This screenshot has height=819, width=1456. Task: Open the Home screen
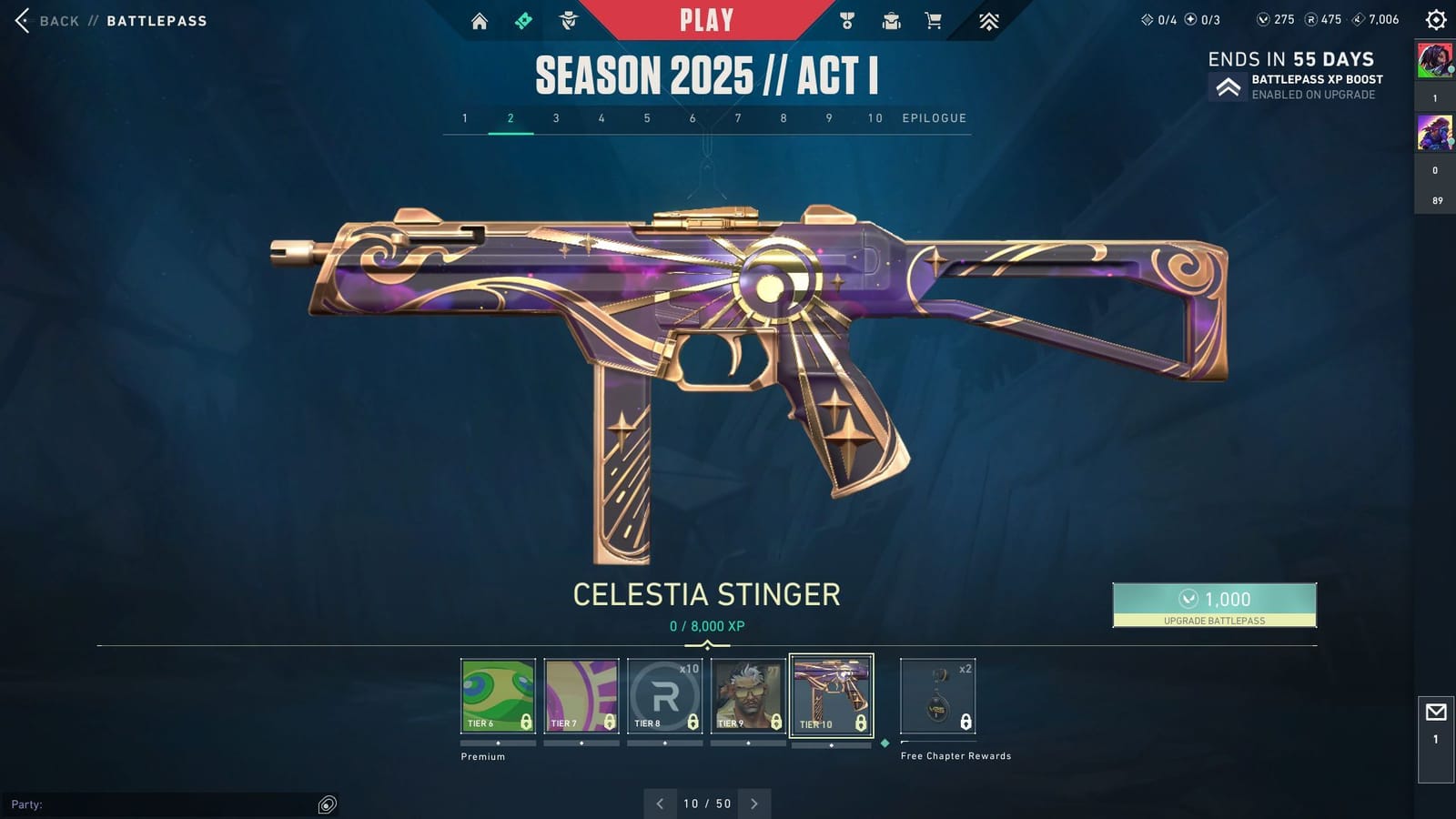[480, 18]
